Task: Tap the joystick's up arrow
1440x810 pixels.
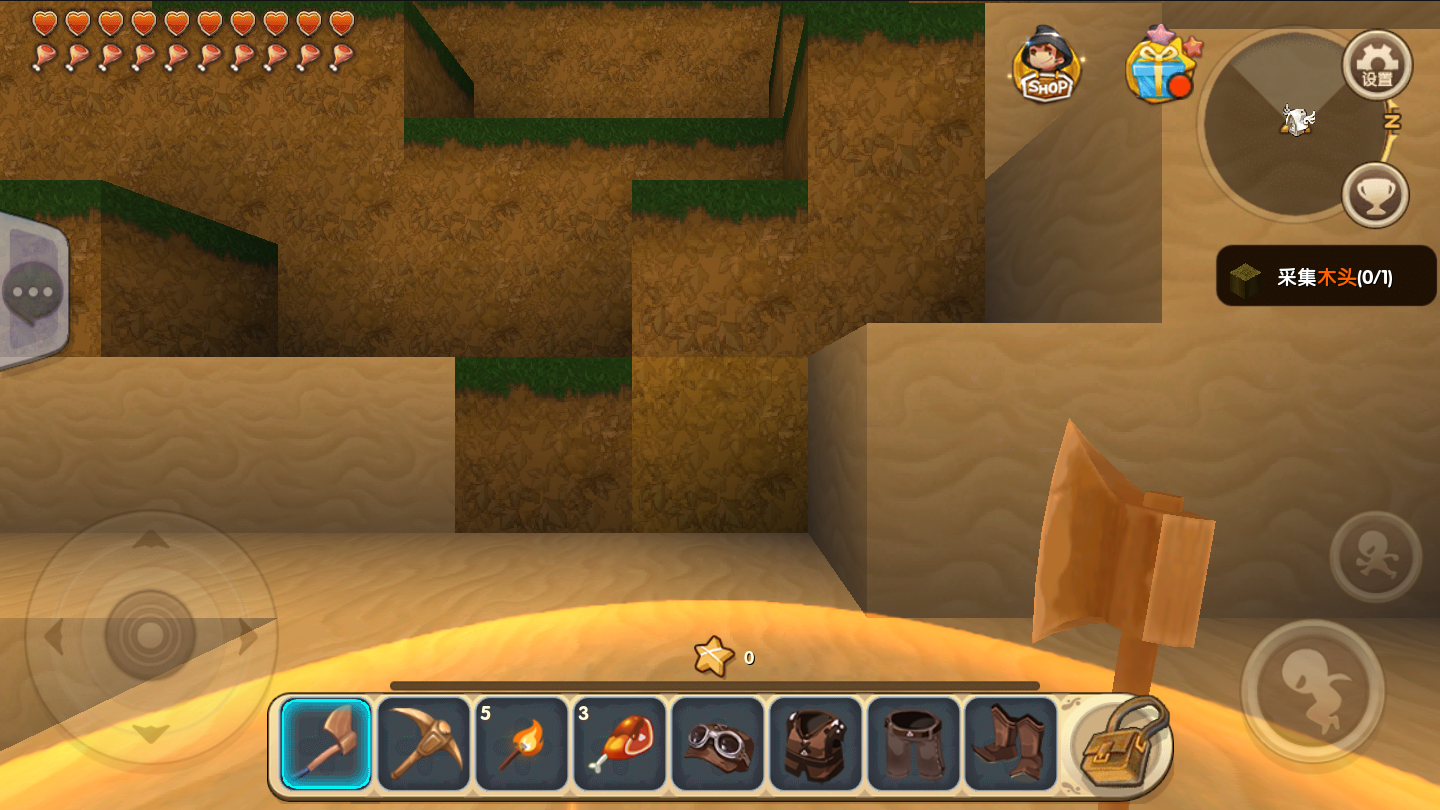Action: click(151, 541)
